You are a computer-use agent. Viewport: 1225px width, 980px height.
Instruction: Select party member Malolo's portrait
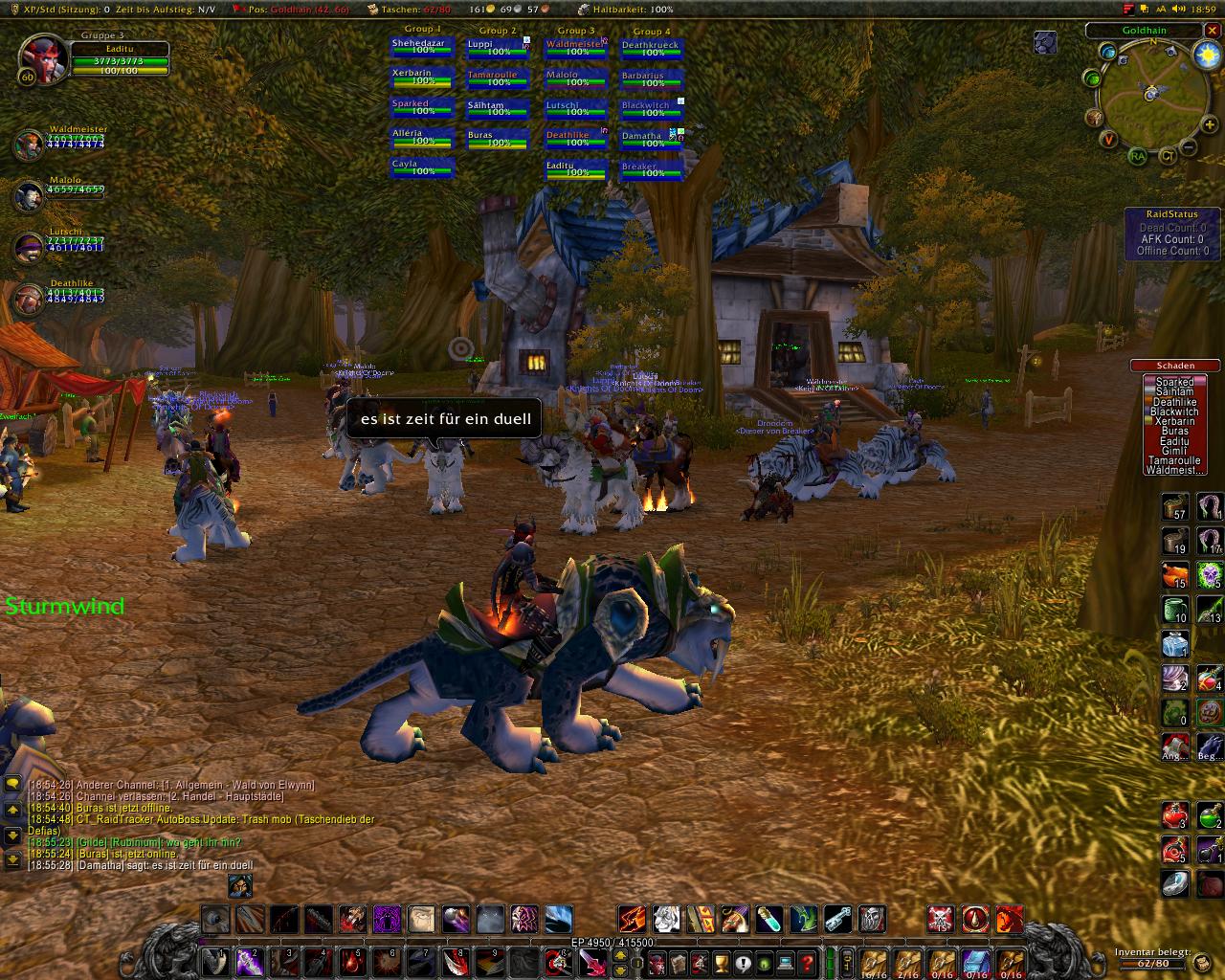click(28, 196)
